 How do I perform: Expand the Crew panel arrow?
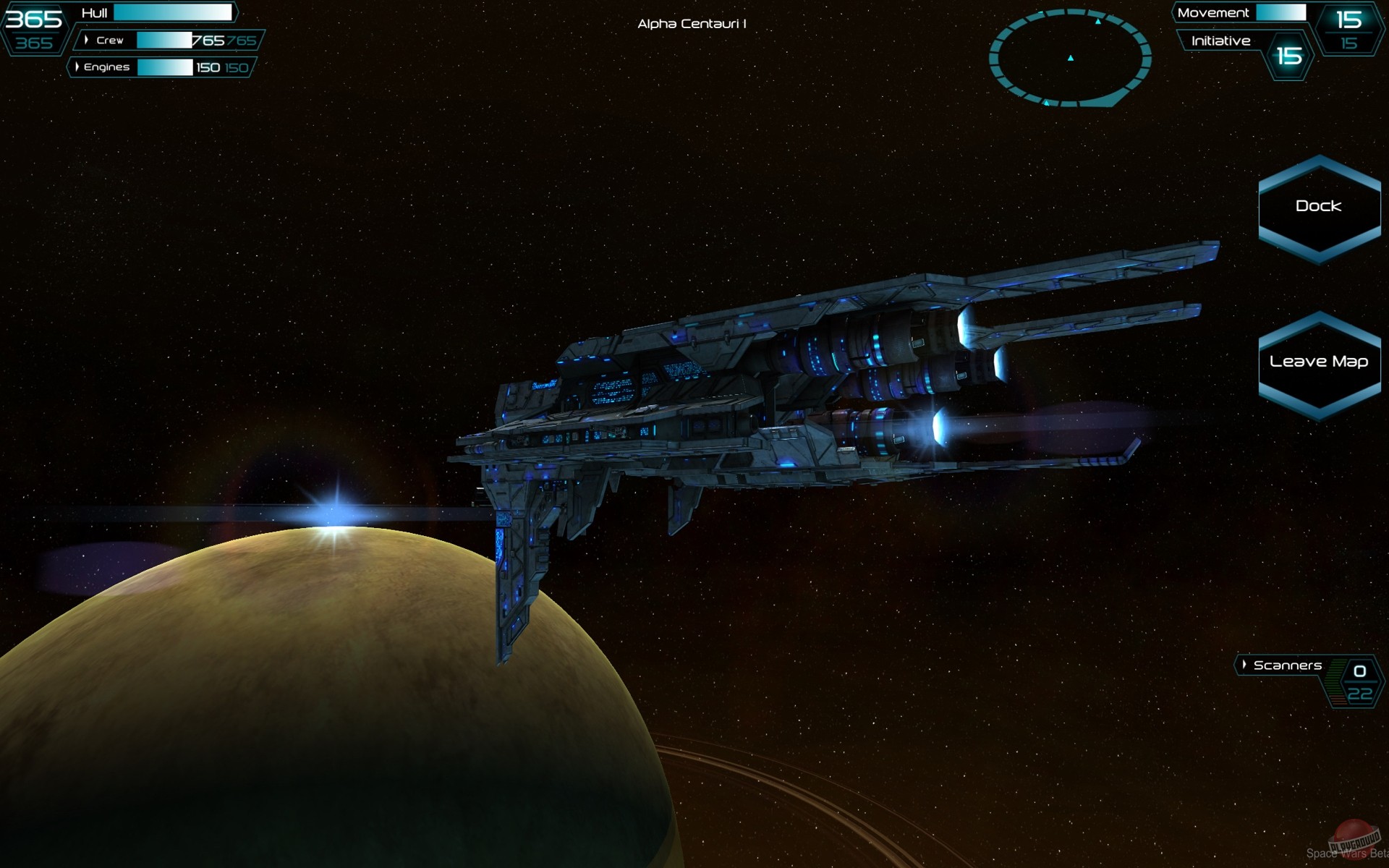click(x=87, y=40)
